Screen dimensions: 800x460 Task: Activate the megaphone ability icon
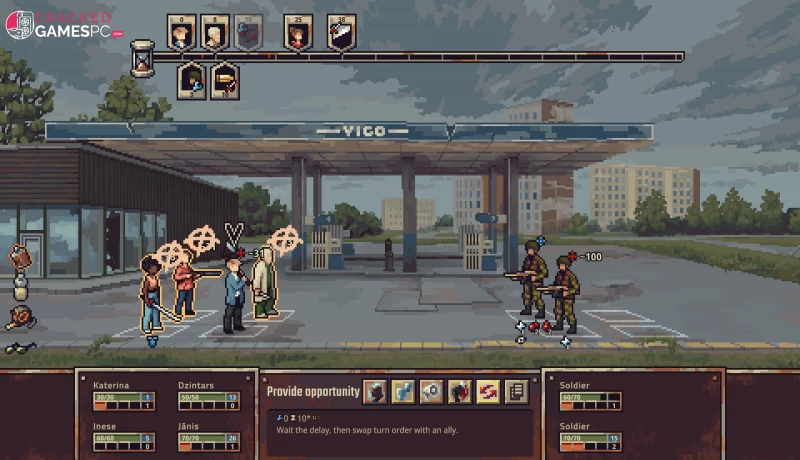tap(431, 391)
